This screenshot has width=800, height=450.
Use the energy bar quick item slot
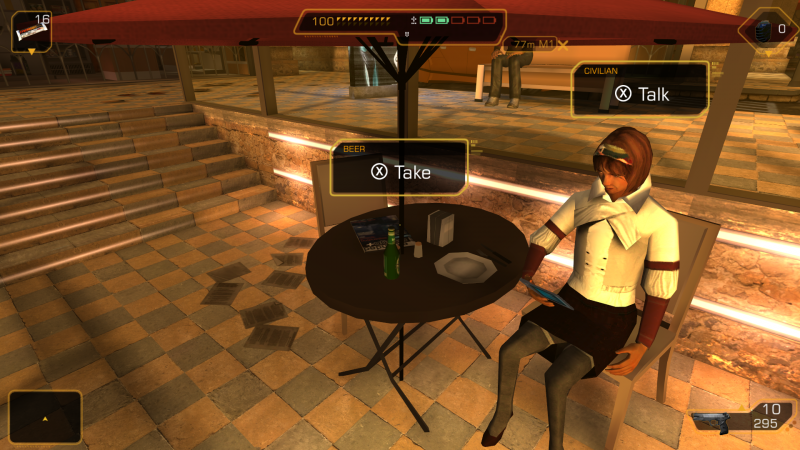click(30, 31)
